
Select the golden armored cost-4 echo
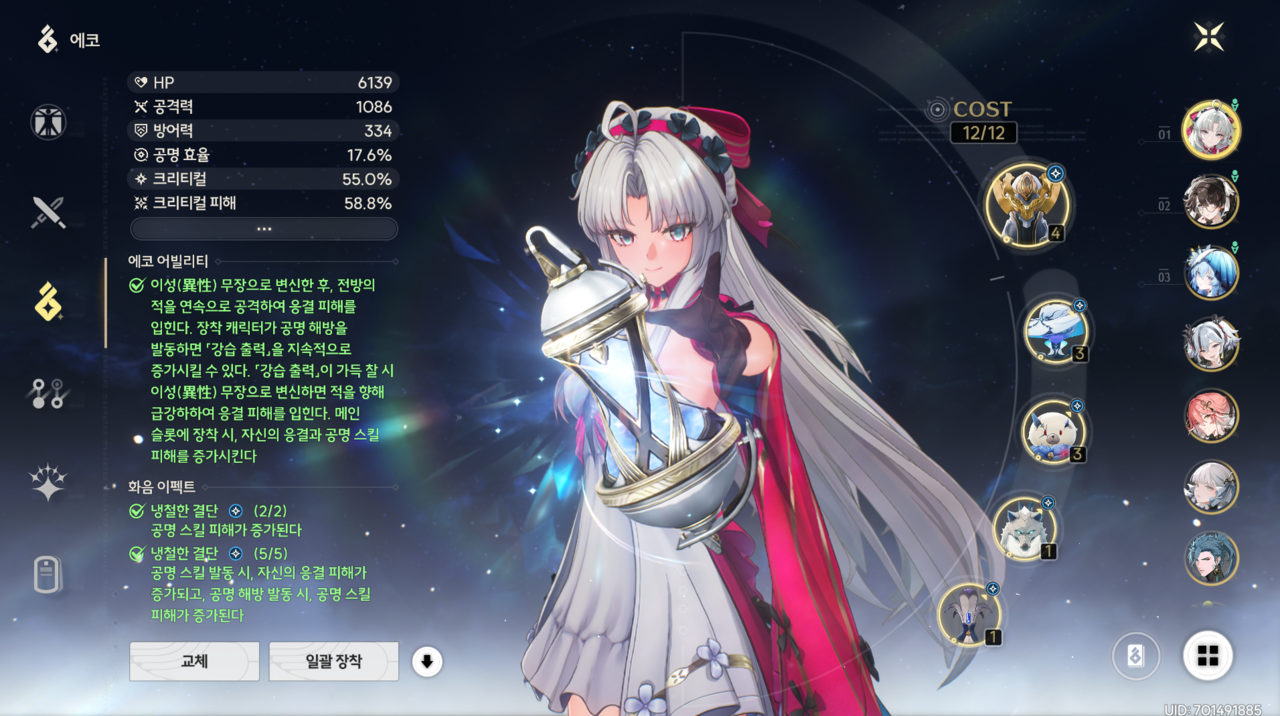1027,205
